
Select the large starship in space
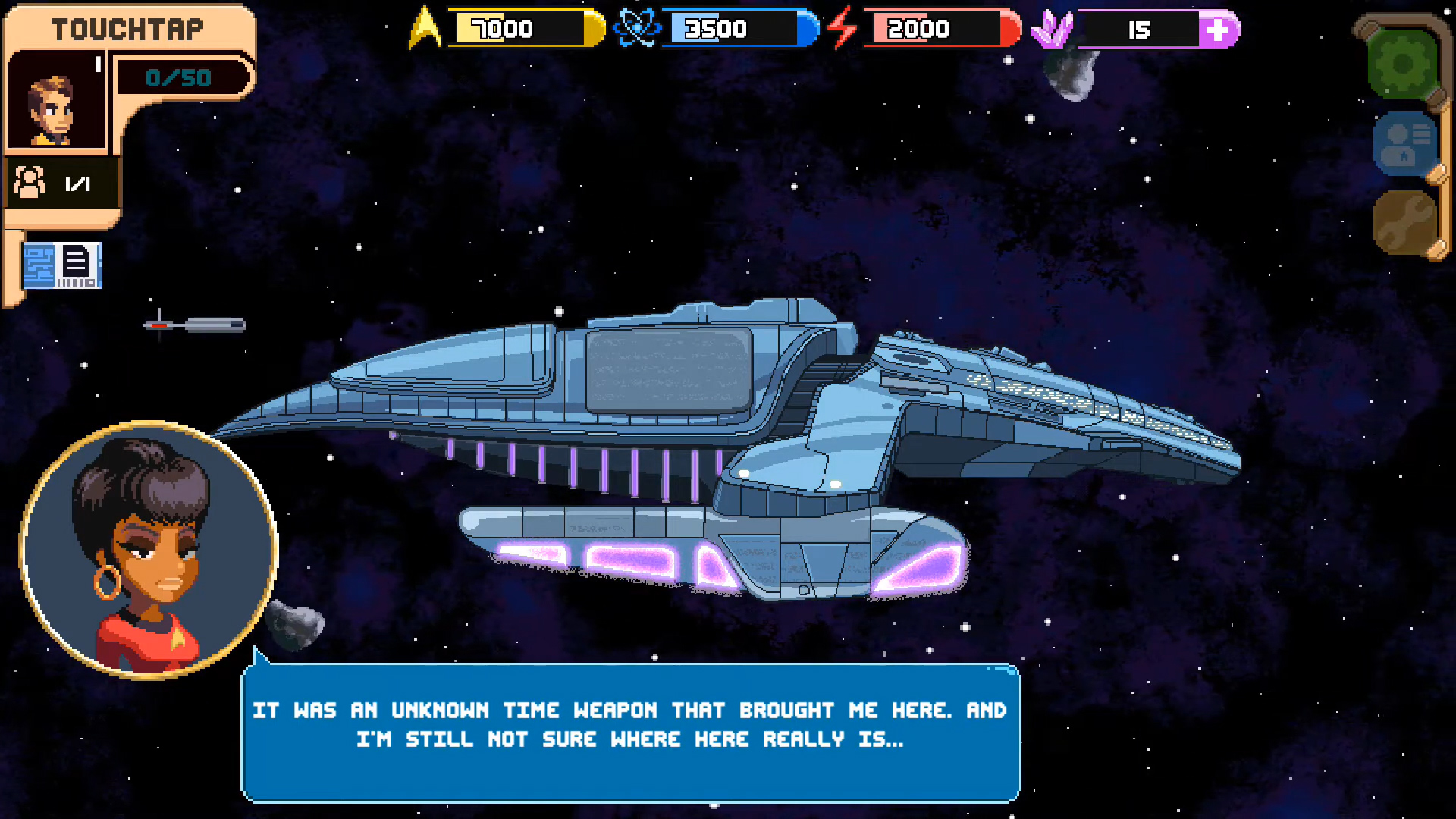[x=728, y=425]
